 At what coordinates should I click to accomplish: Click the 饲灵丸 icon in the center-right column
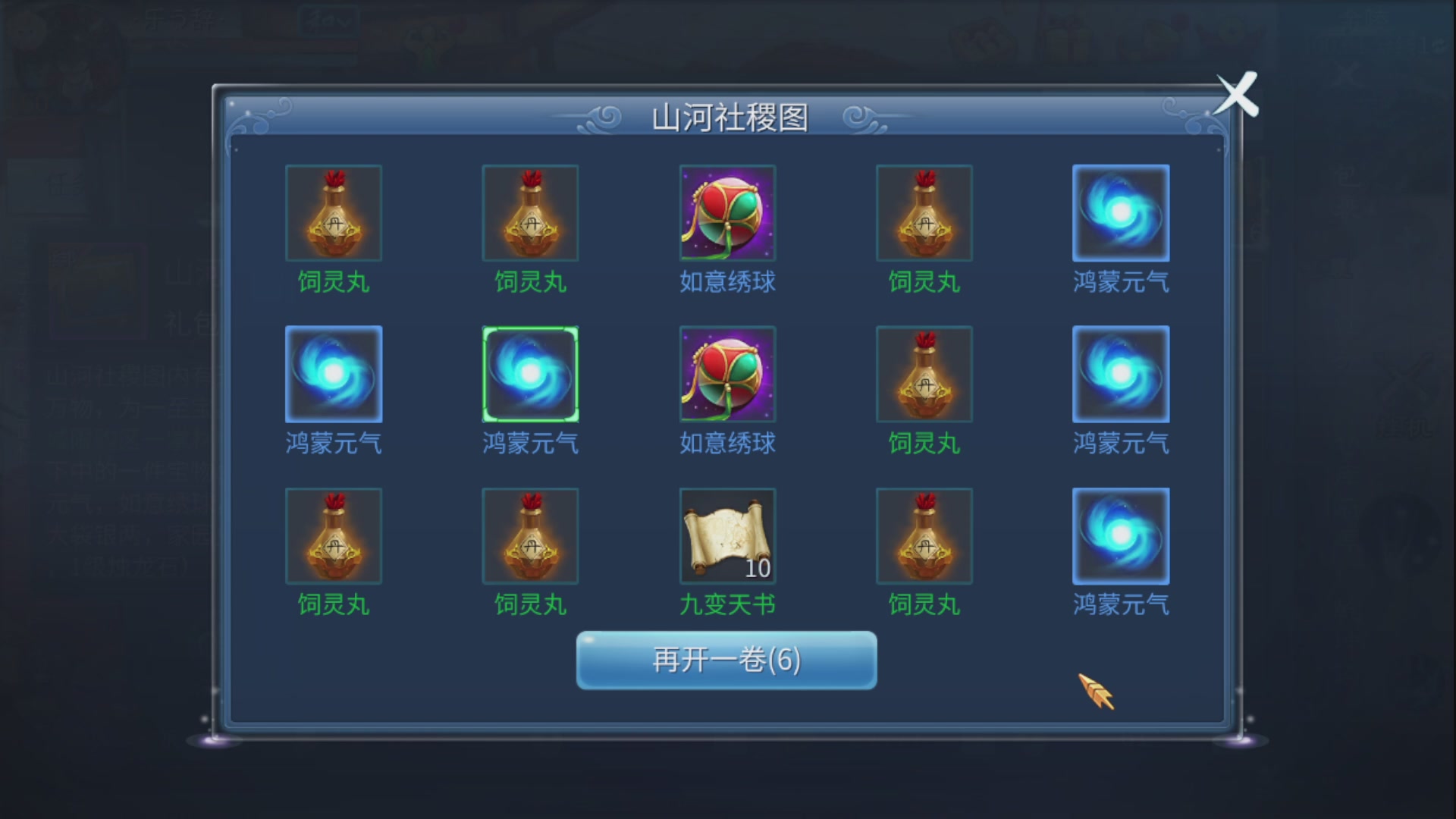point(924,375)
